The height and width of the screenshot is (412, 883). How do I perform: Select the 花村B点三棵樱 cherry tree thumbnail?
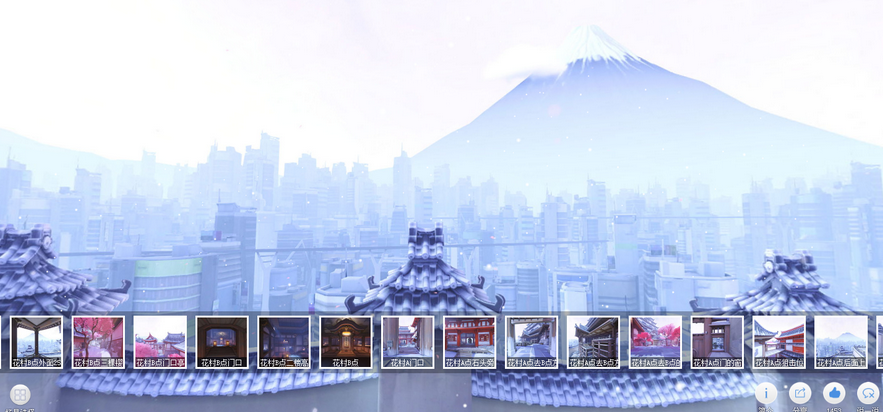coord(98,342)
